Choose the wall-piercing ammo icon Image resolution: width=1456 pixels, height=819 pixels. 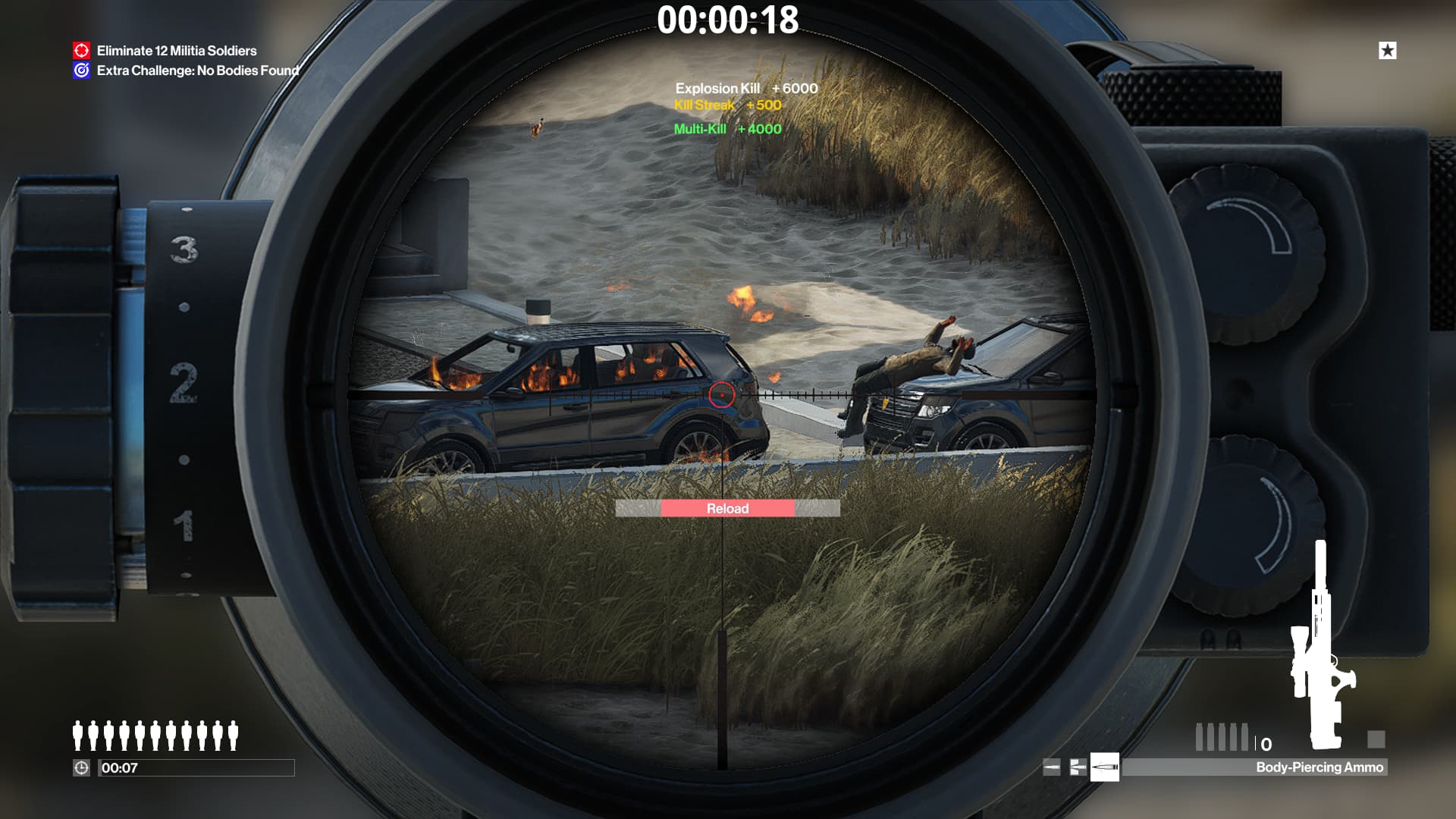(1078, 767)
